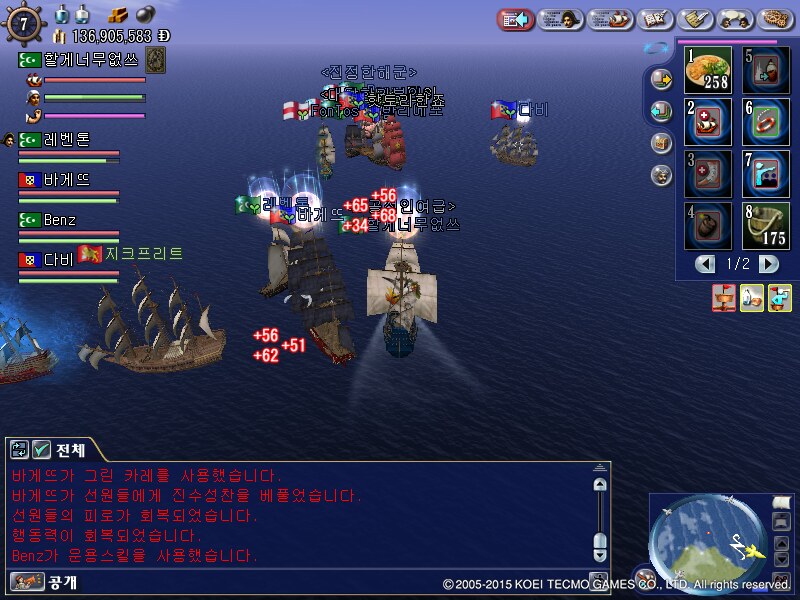Open the pirate captain character menu
800x600 pixels.
point(561,19)
